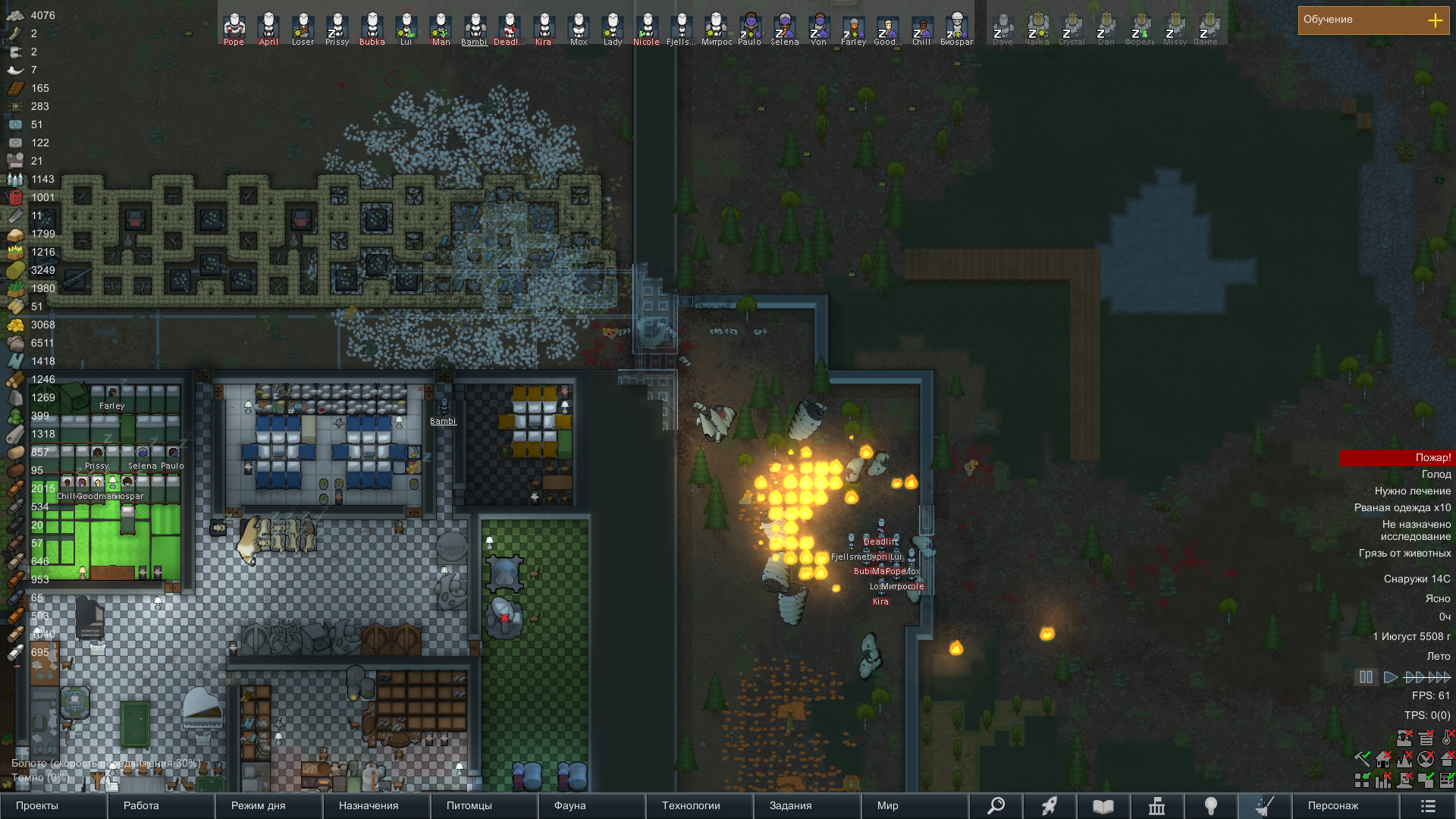Viewport: 1456px width, 819px height.
Task: Pause the game with the pause button
Action: 1366,677
